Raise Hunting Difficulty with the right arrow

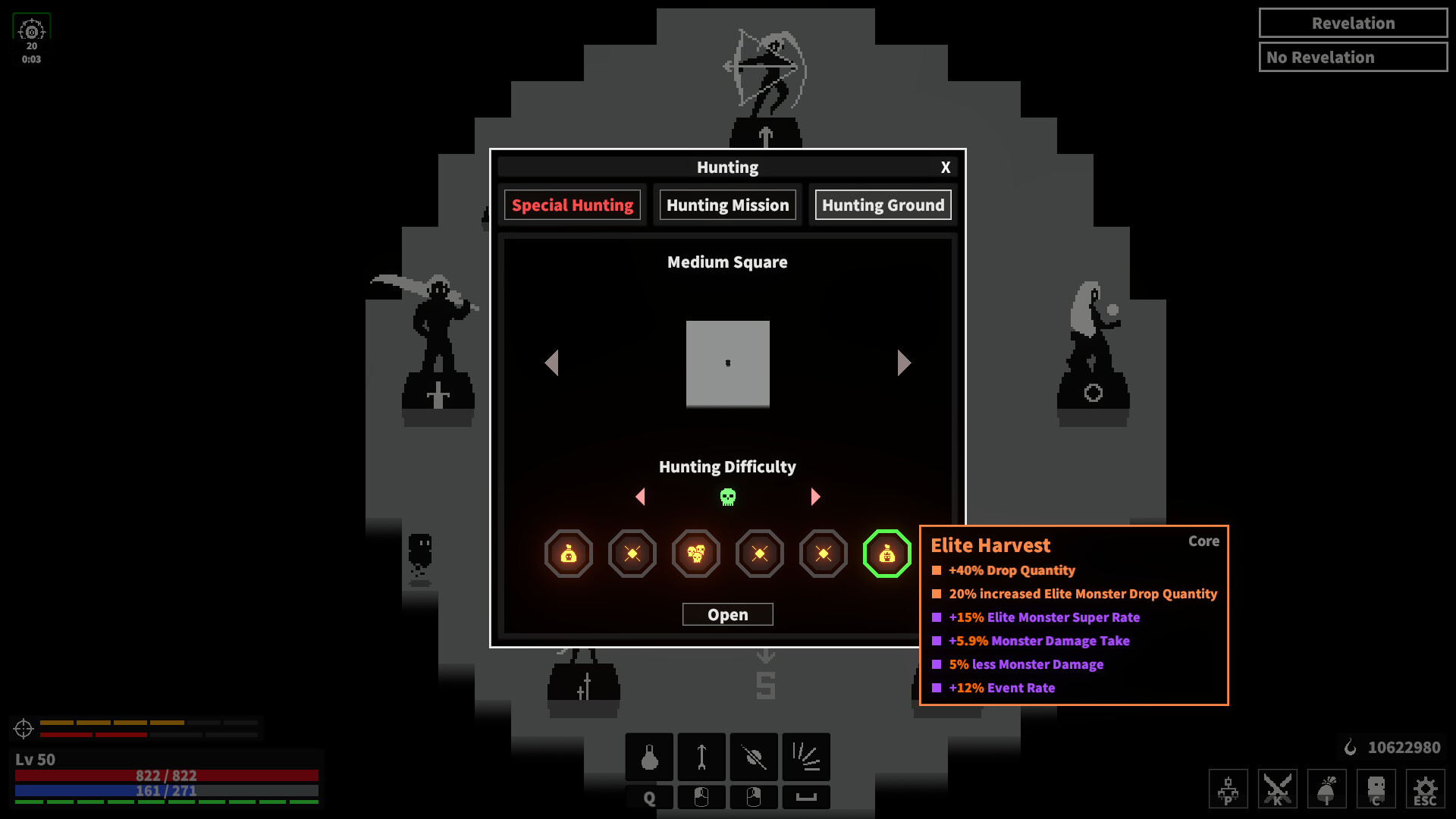coord(815,497)
